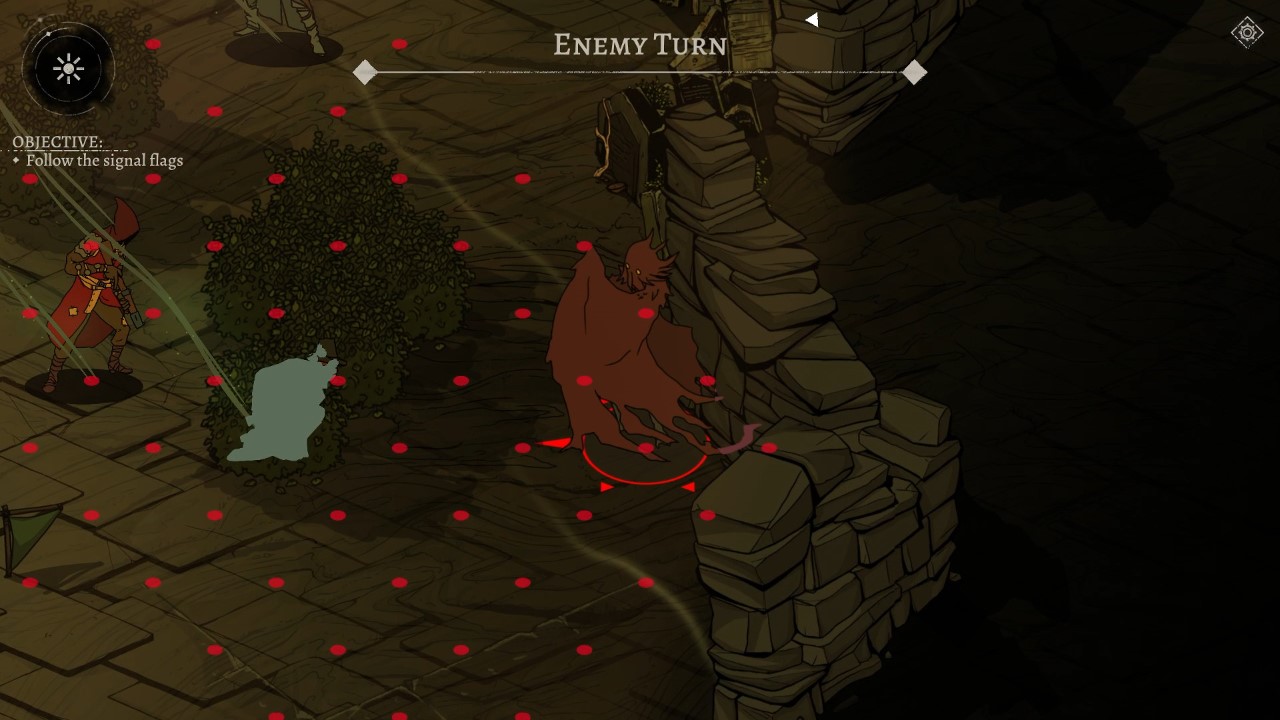Click the progress line between the diamonds

click(x=640, y=71)
